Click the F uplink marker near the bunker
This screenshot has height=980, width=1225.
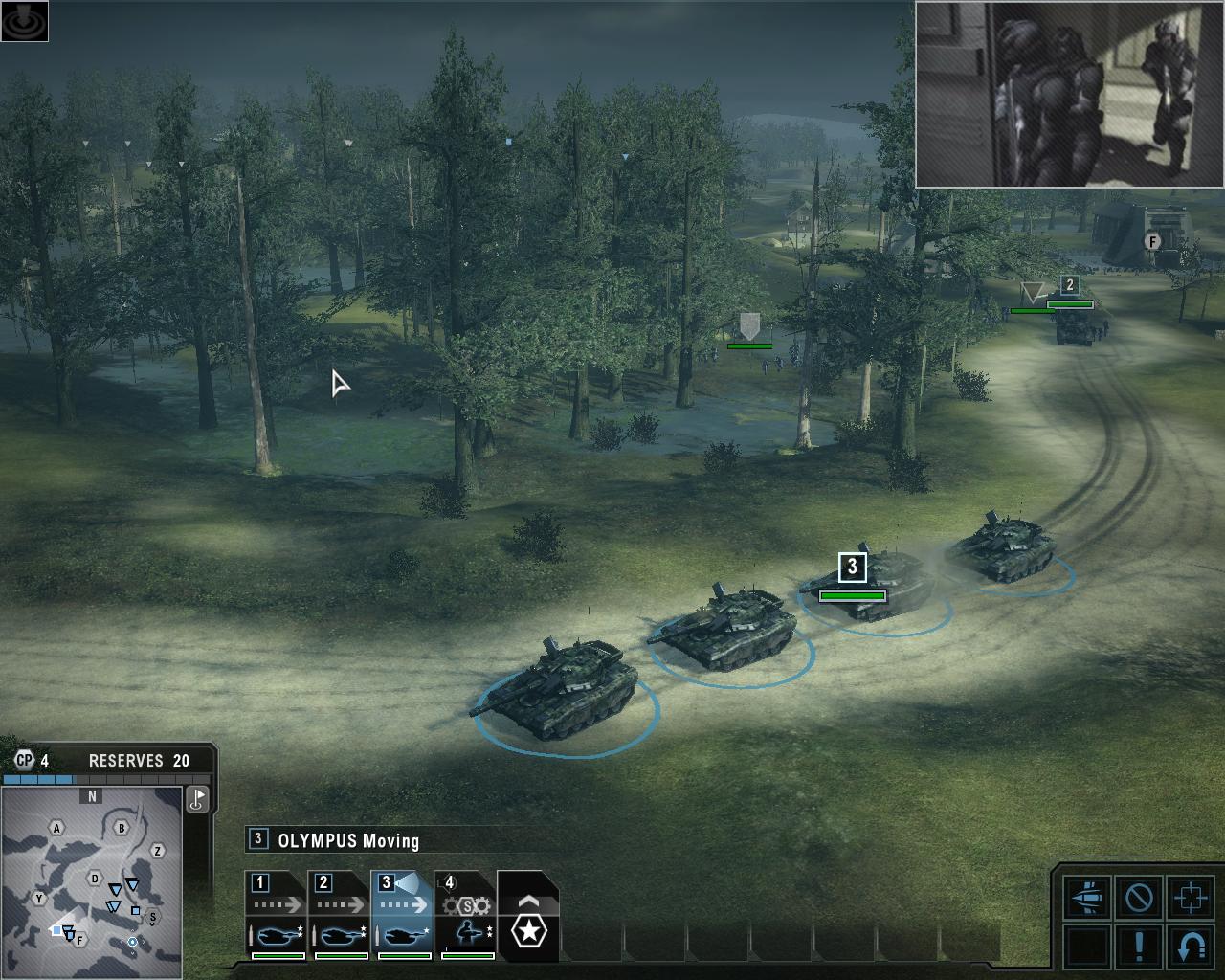pyautogui.click(x=1152, y=242)
